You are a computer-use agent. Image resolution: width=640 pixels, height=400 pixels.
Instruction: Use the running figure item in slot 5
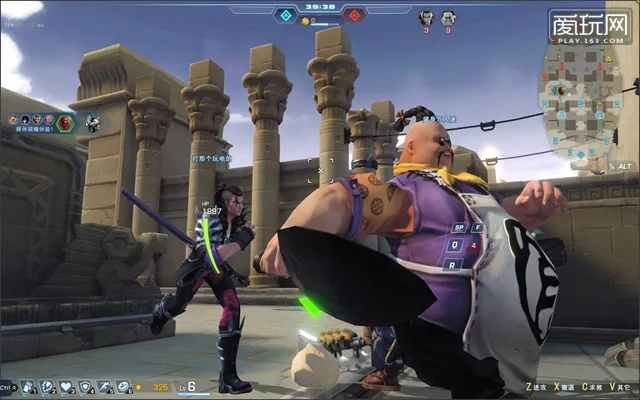(104, 386)
